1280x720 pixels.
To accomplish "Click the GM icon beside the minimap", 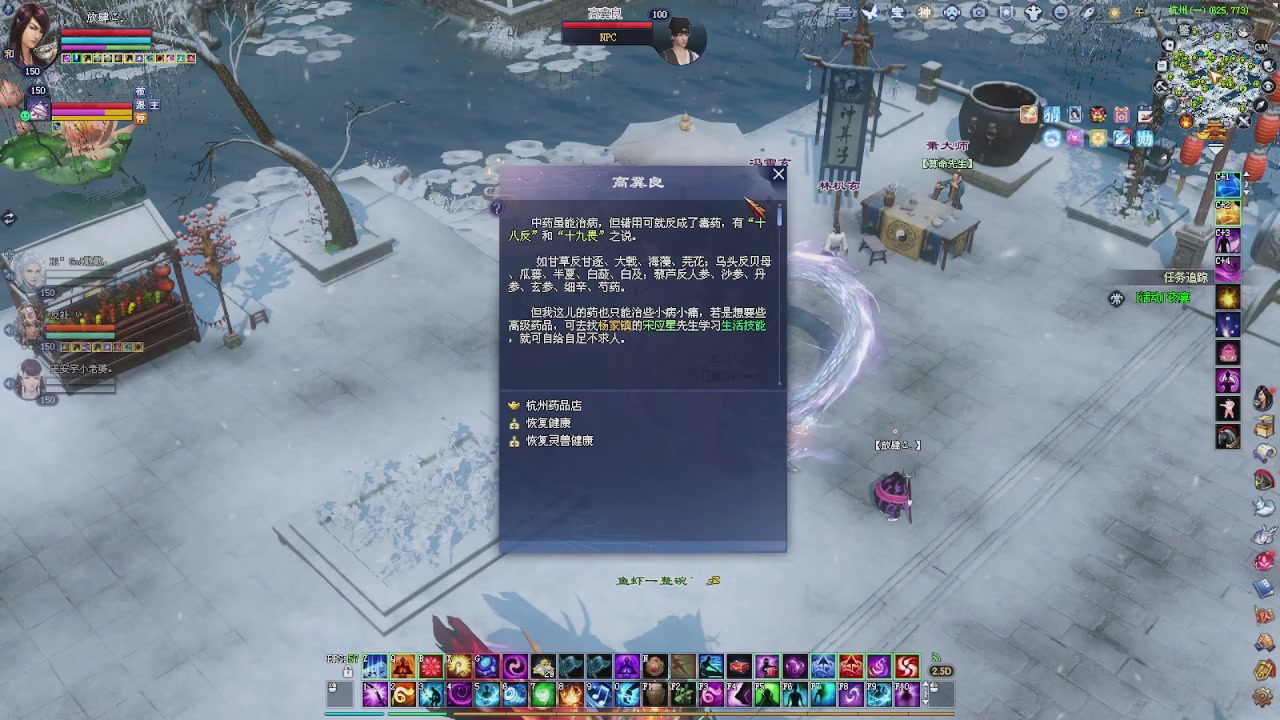I will pos(1261,47).
